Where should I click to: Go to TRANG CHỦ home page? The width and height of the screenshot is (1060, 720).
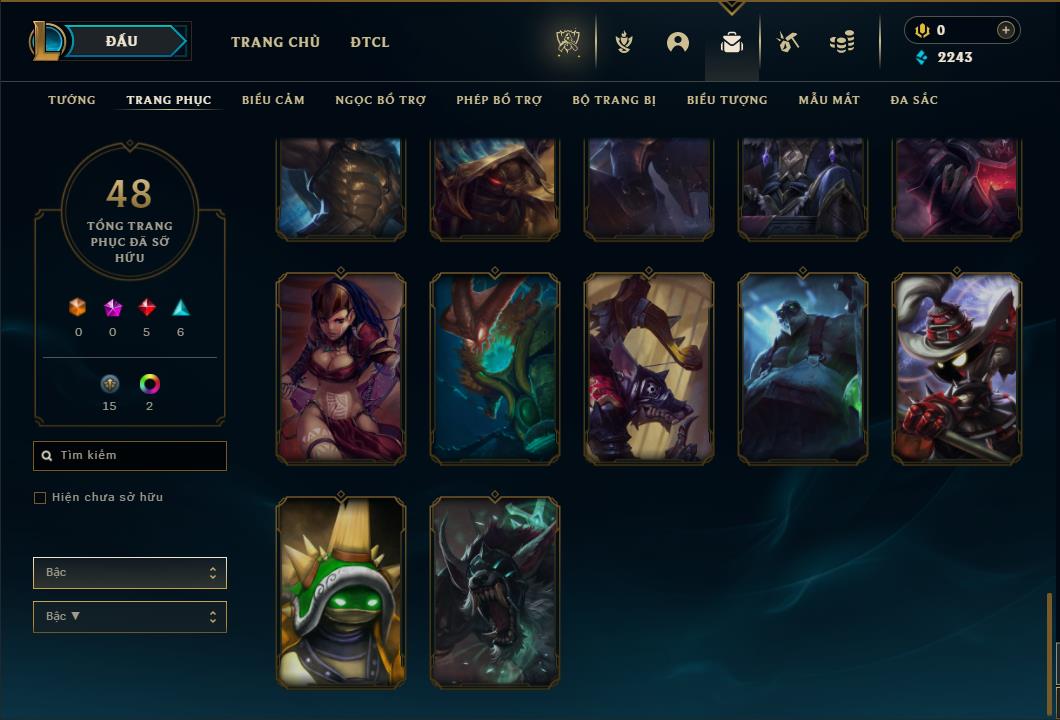(275, 42)
